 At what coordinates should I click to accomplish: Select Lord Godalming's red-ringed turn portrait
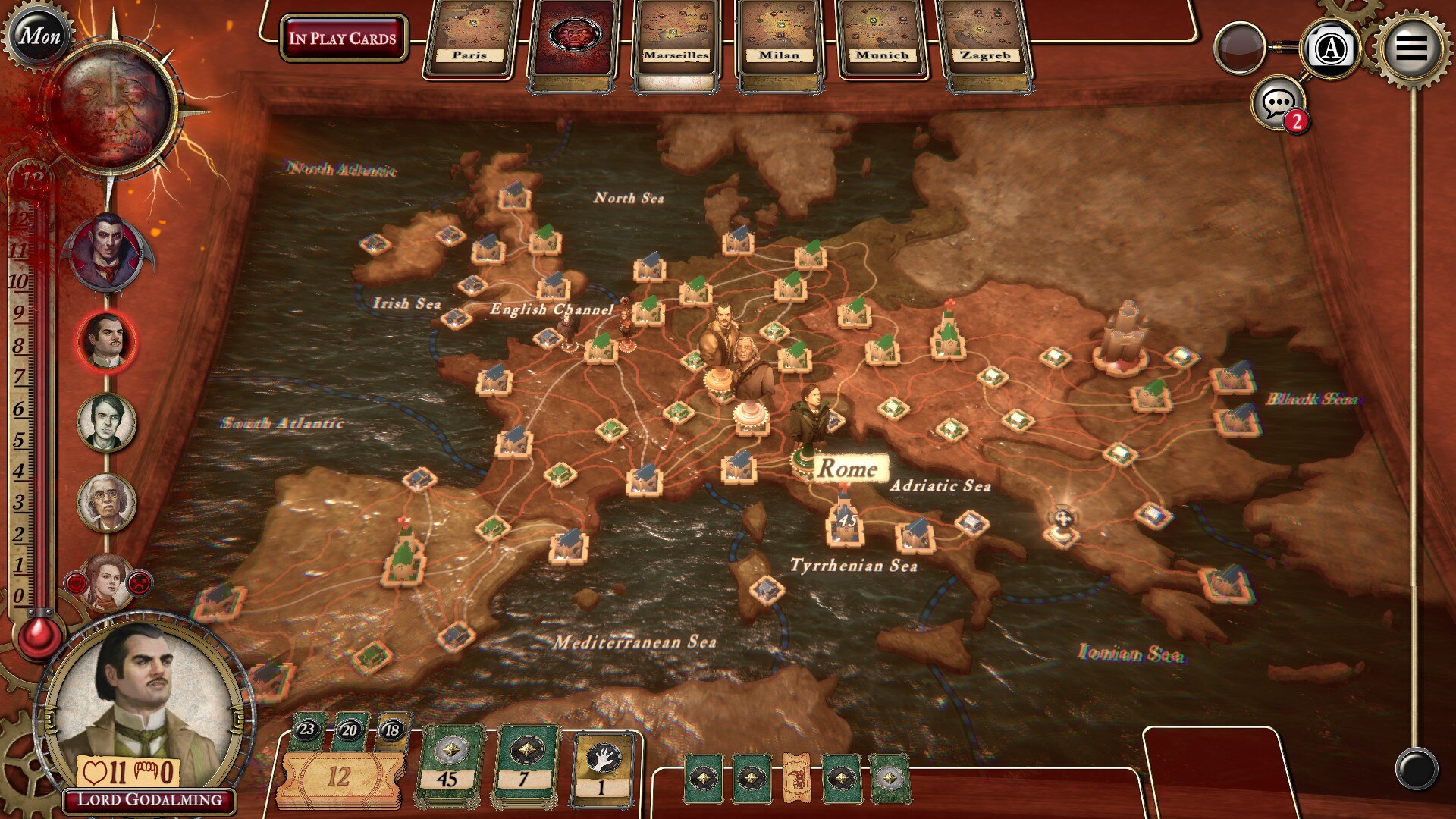pyautogui.click(x=107, y=341)
